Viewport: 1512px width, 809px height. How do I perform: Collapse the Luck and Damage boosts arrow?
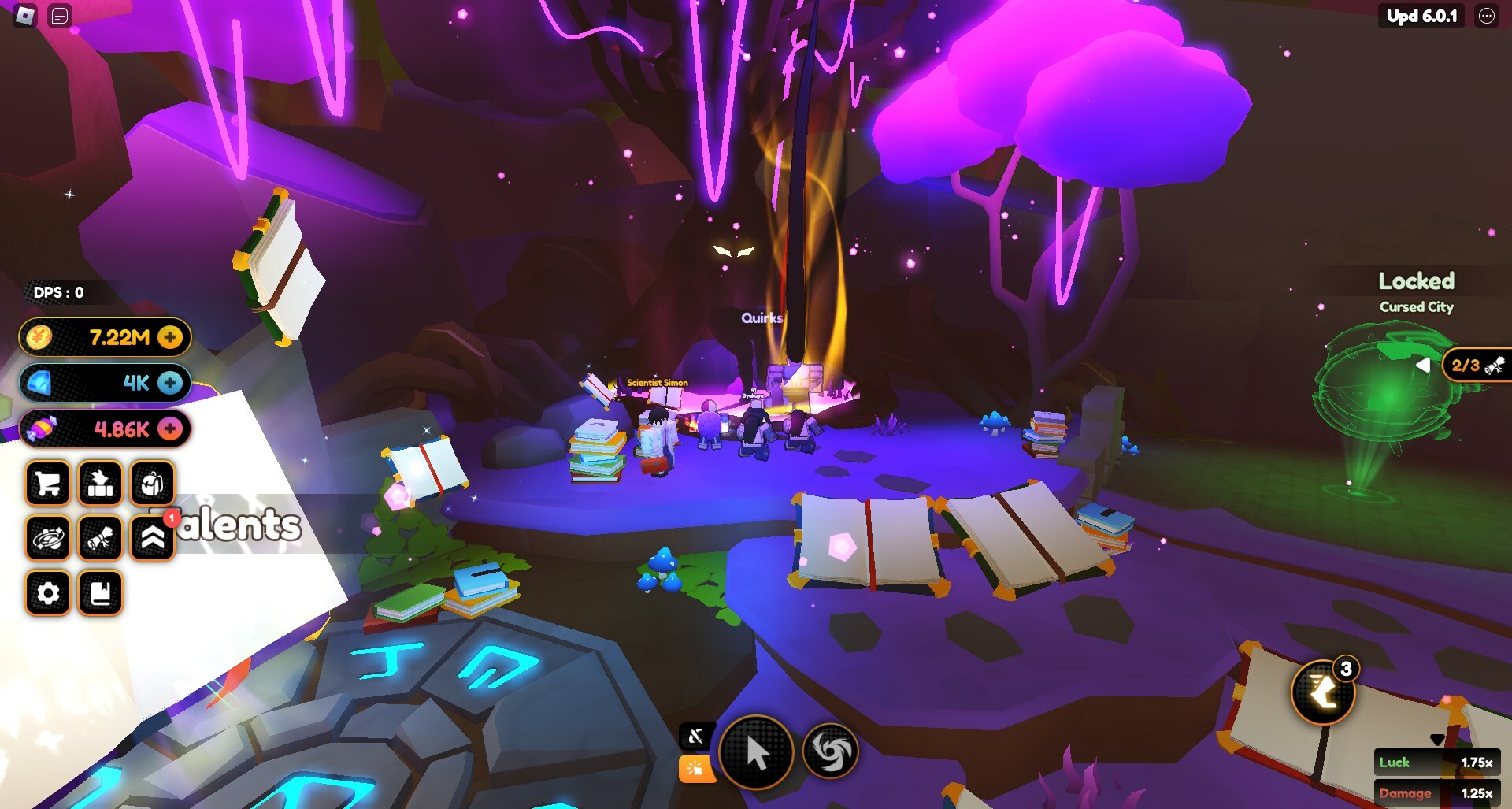1437,740
